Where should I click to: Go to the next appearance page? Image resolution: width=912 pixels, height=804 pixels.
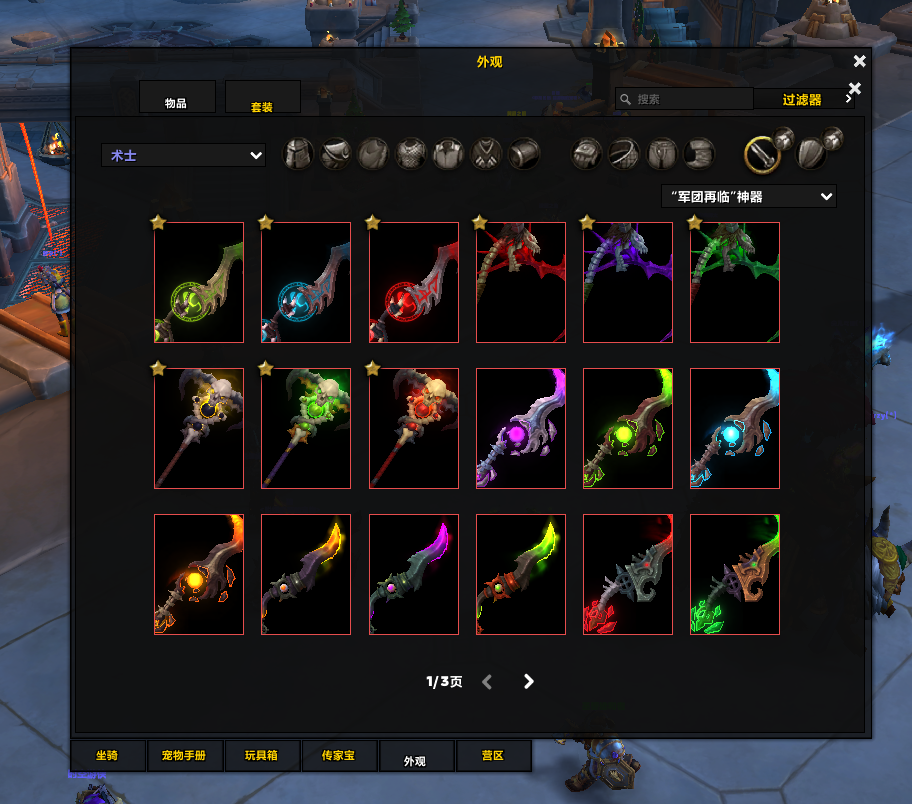coord(529,682)
